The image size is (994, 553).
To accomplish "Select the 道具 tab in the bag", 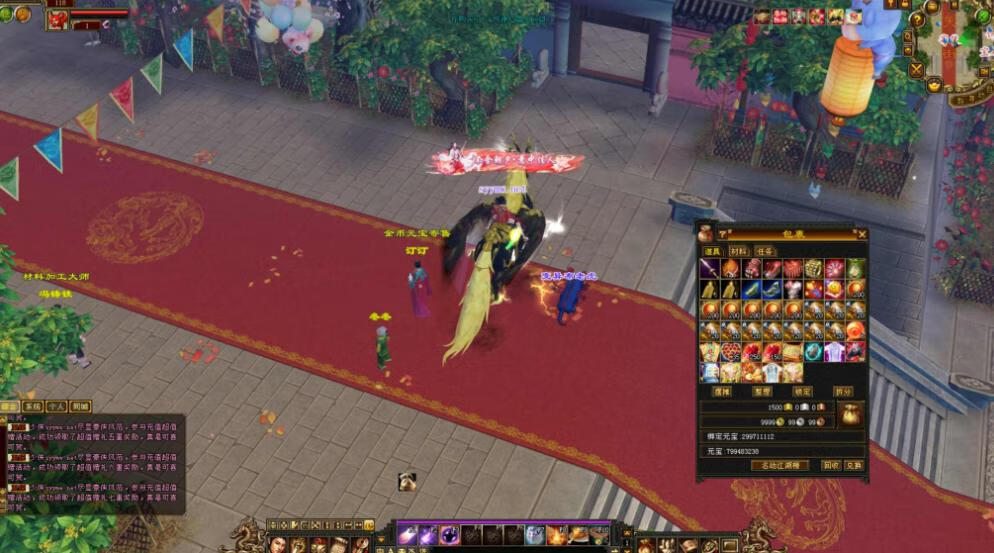I will click(x=712, y=251).
